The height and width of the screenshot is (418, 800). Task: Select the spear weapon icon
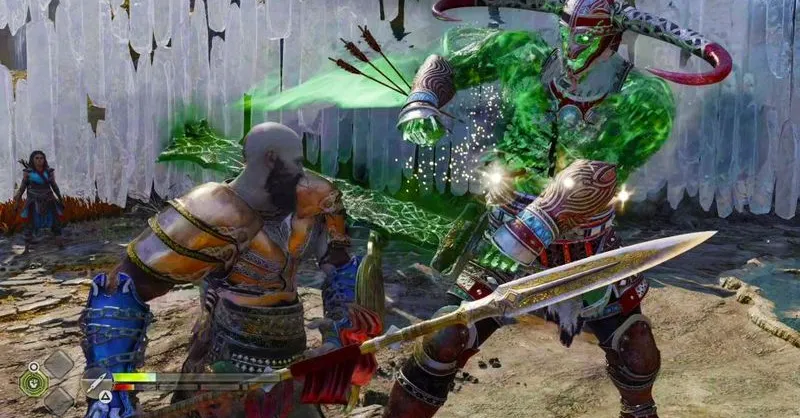point(97,384)
